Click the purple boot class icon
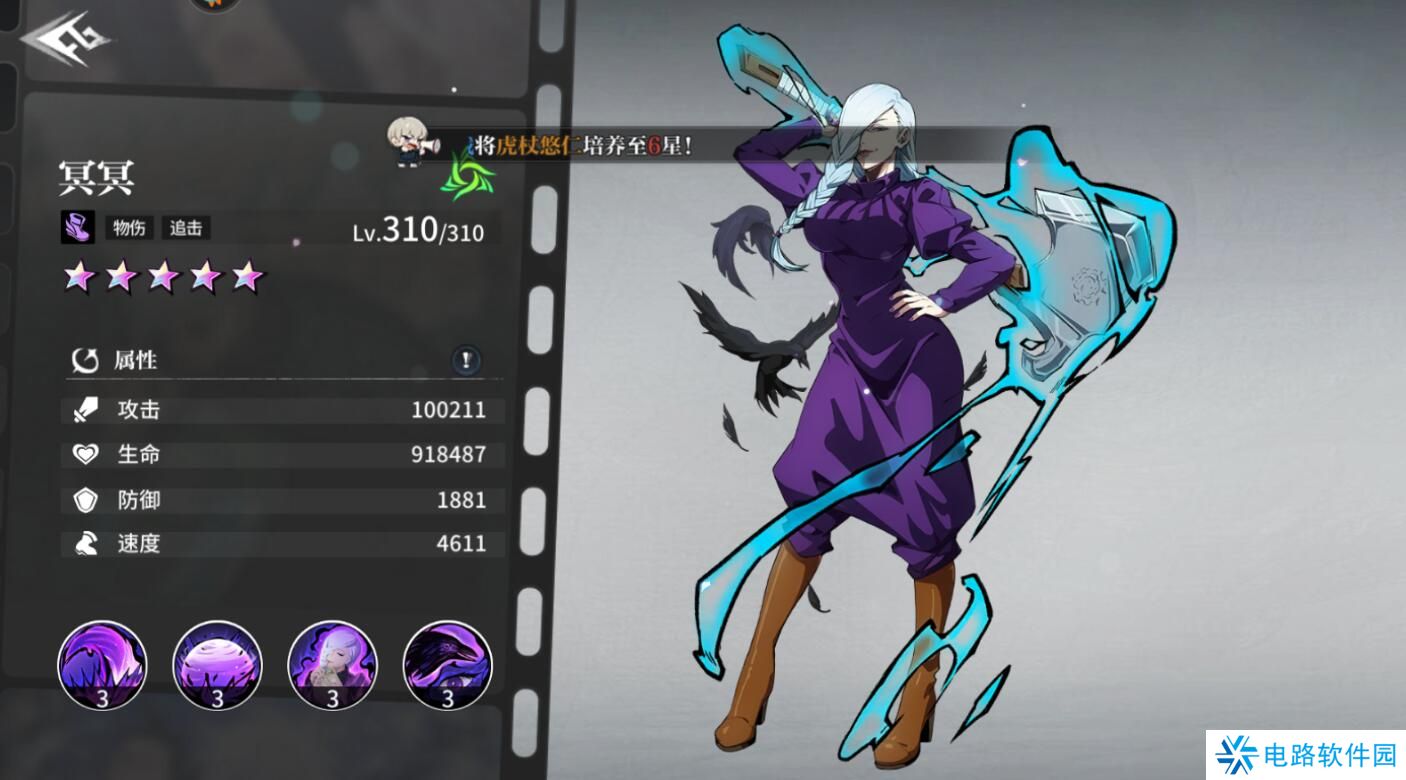The height and width of the screenshot is (780, 1406). 78,228
